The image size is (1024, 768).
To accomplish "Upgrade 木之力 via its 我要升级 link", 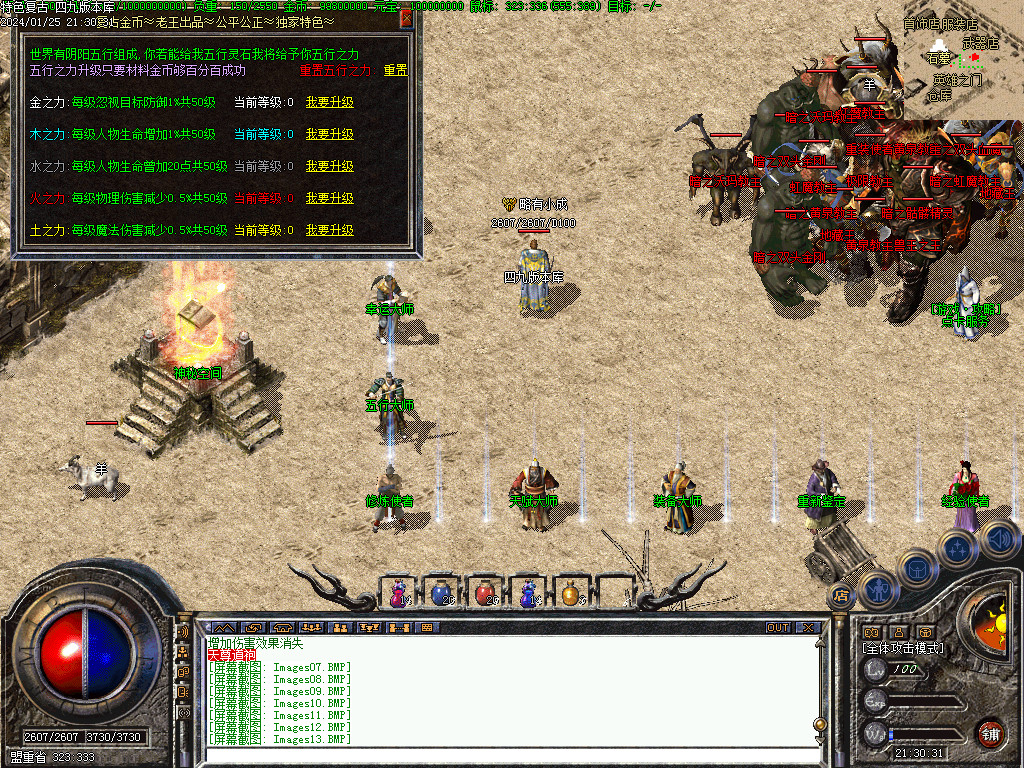I will [330, 134].
